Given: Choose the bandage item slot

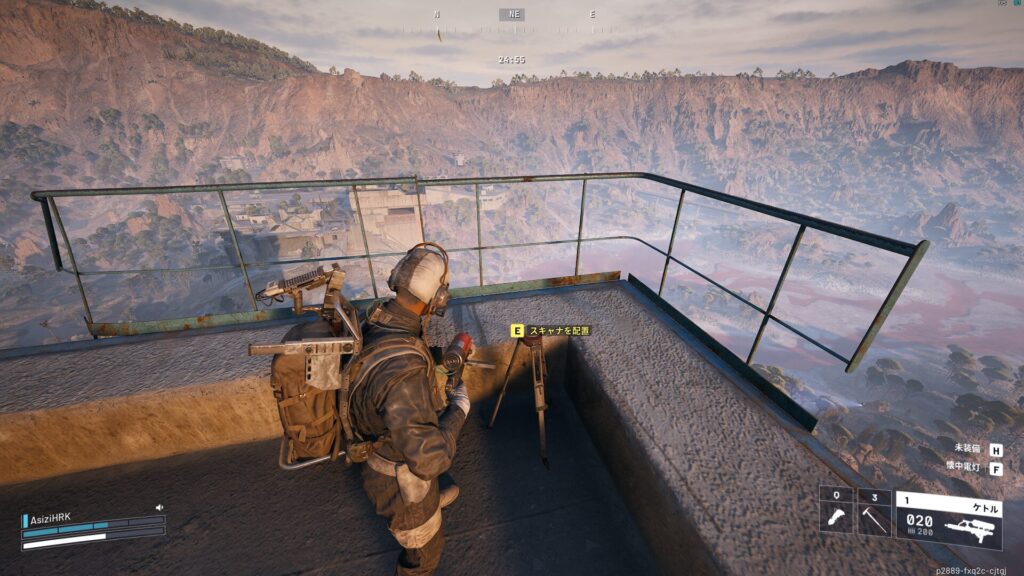Looking at the screenshot, I should [836, 511].
